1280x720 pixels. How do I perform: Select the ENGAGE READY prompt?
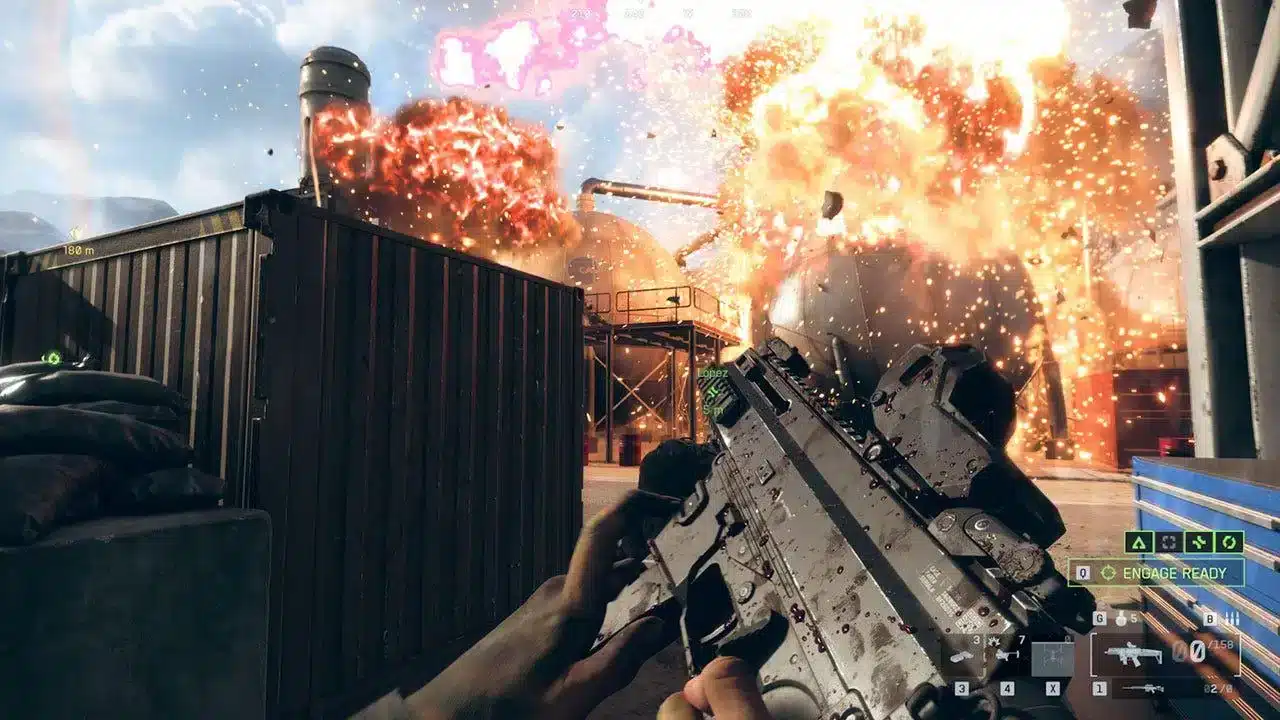tap(1175, 572)
